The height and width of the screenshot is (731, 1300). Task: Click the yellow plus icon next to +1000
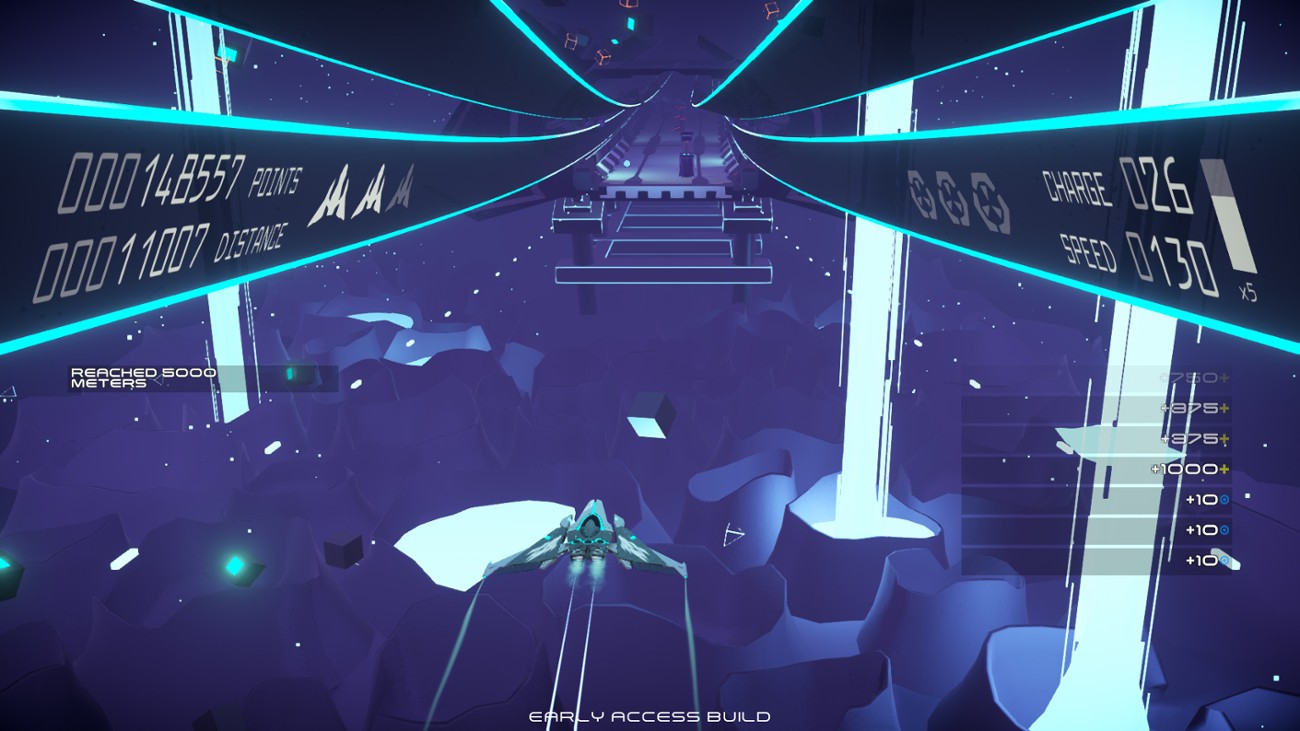click(1222, 469)
